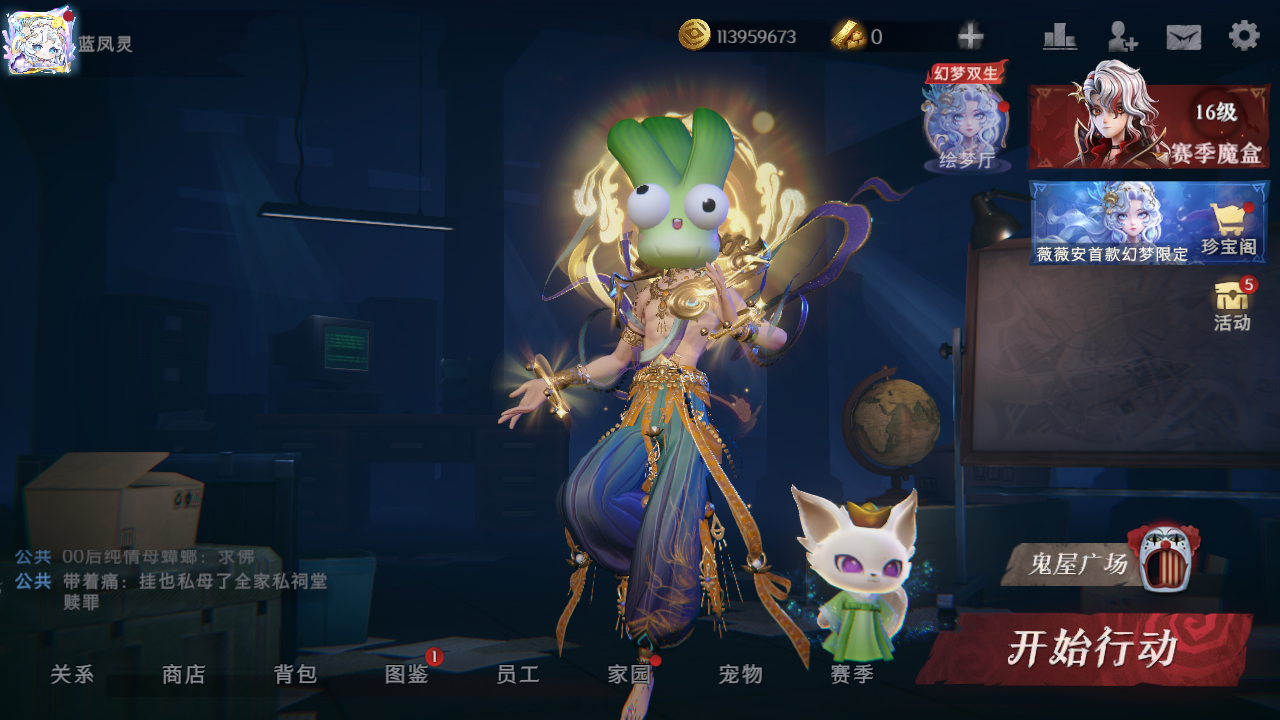Start the match with 开始行动

(1090, 648)
